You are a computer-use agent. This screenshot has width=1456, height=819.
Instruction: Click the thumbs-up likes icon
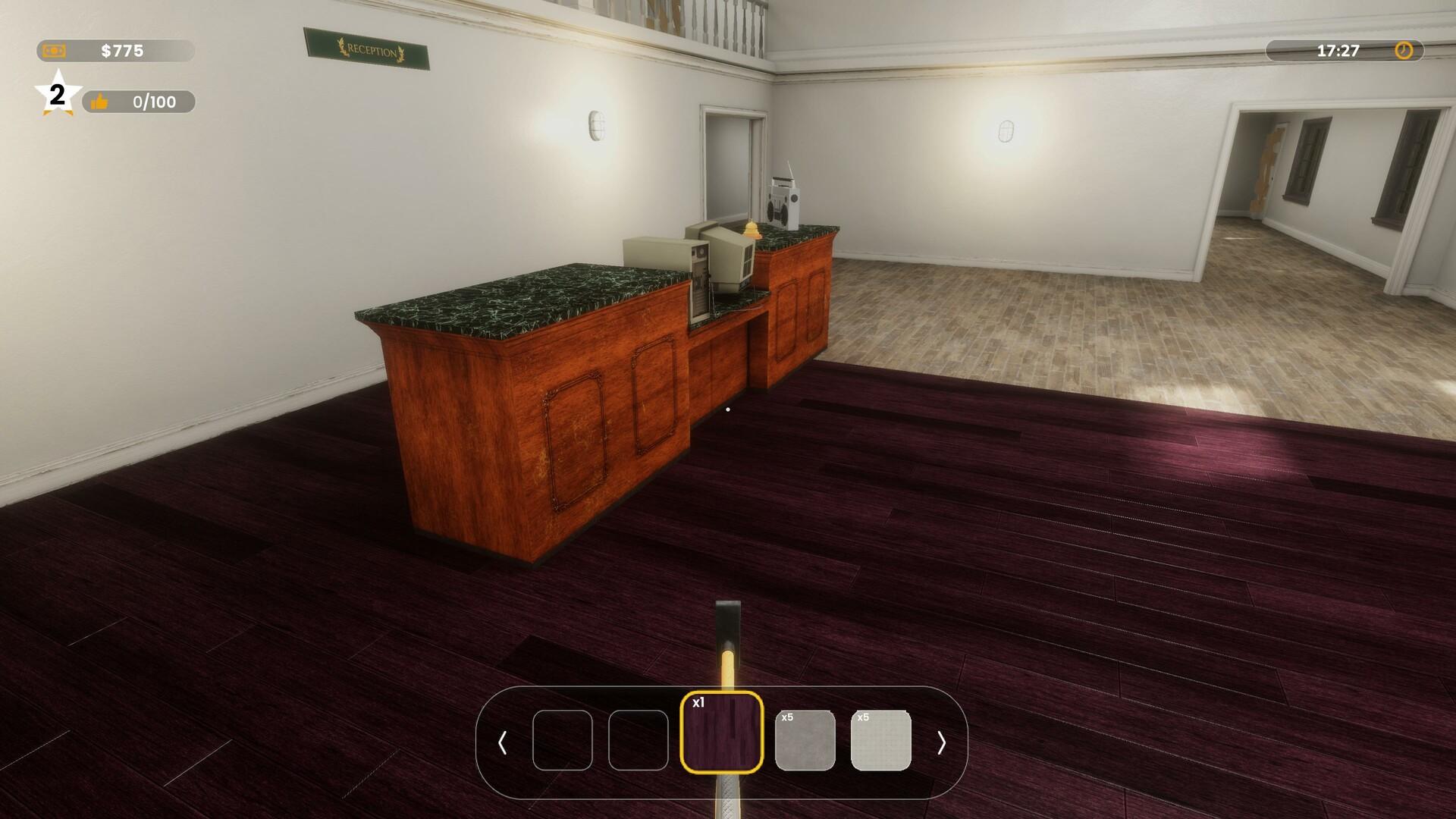[x=101, y=99]
